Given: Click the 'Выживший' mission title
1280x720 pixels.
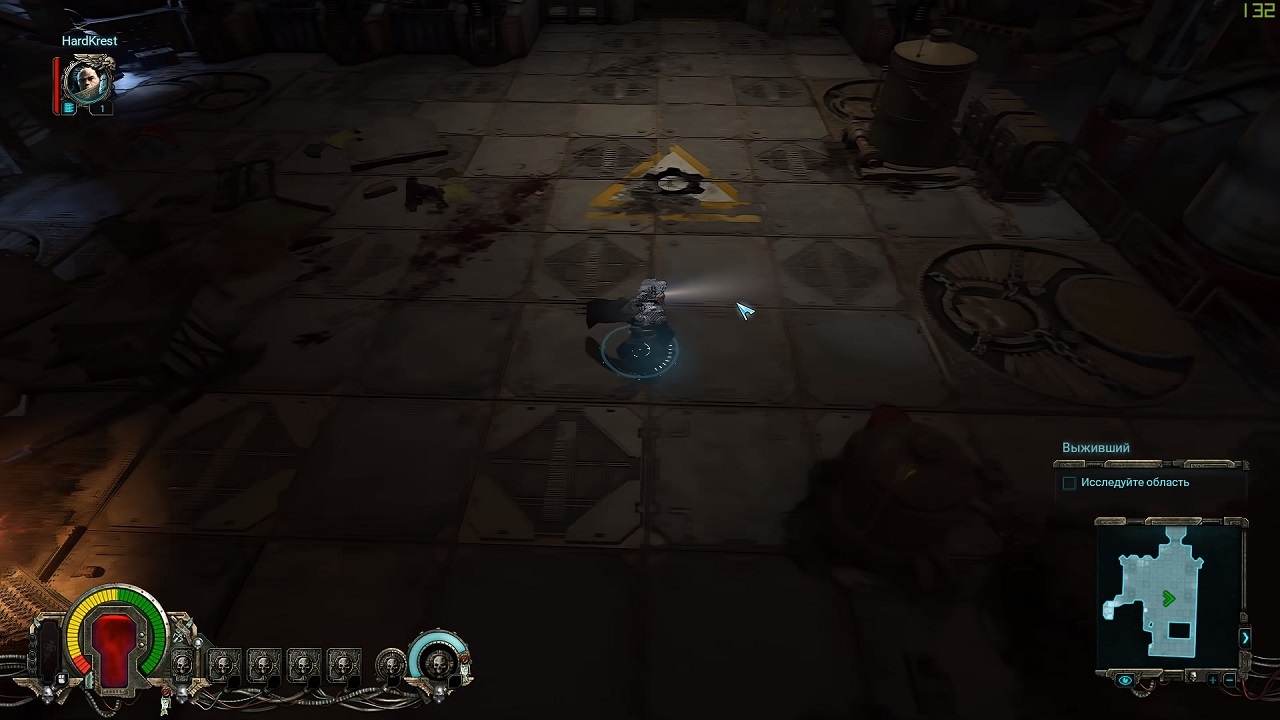Looking at the screenshot, I should pyautogui.click(x=1096, y=448).
